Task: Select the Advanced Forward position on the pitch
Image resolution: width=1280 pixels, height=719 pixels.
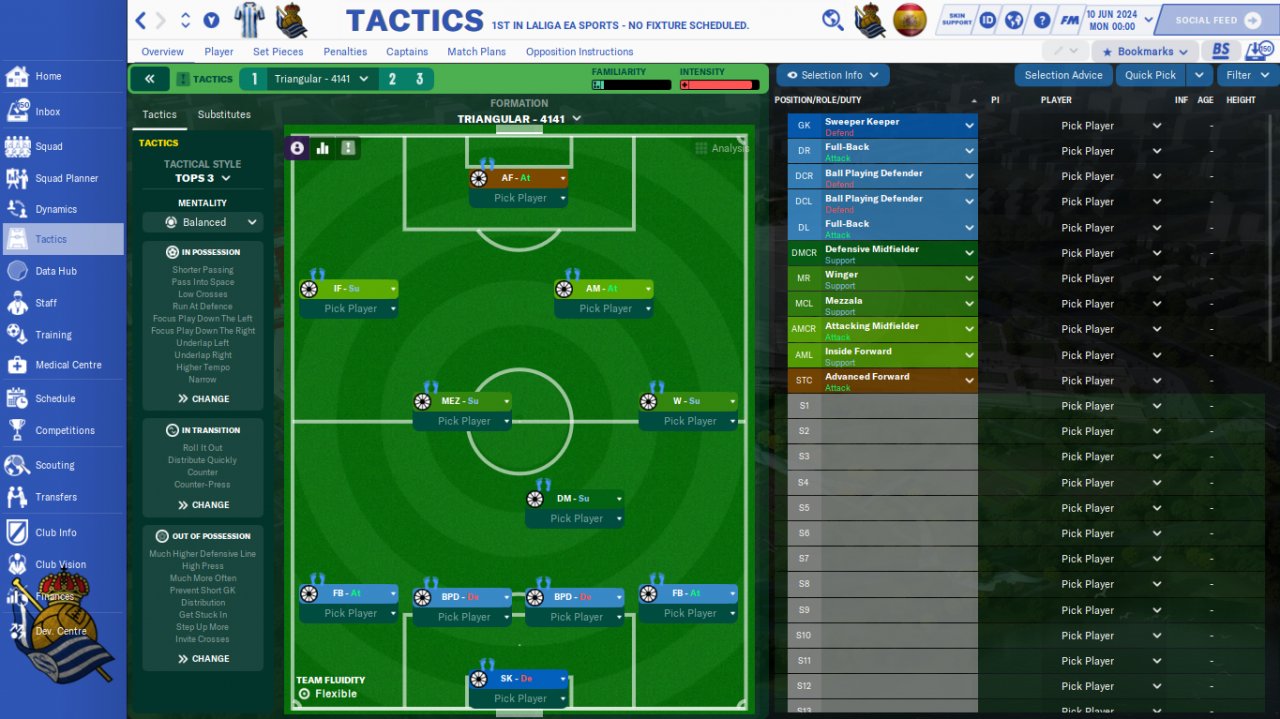Action: pos(518,178)
